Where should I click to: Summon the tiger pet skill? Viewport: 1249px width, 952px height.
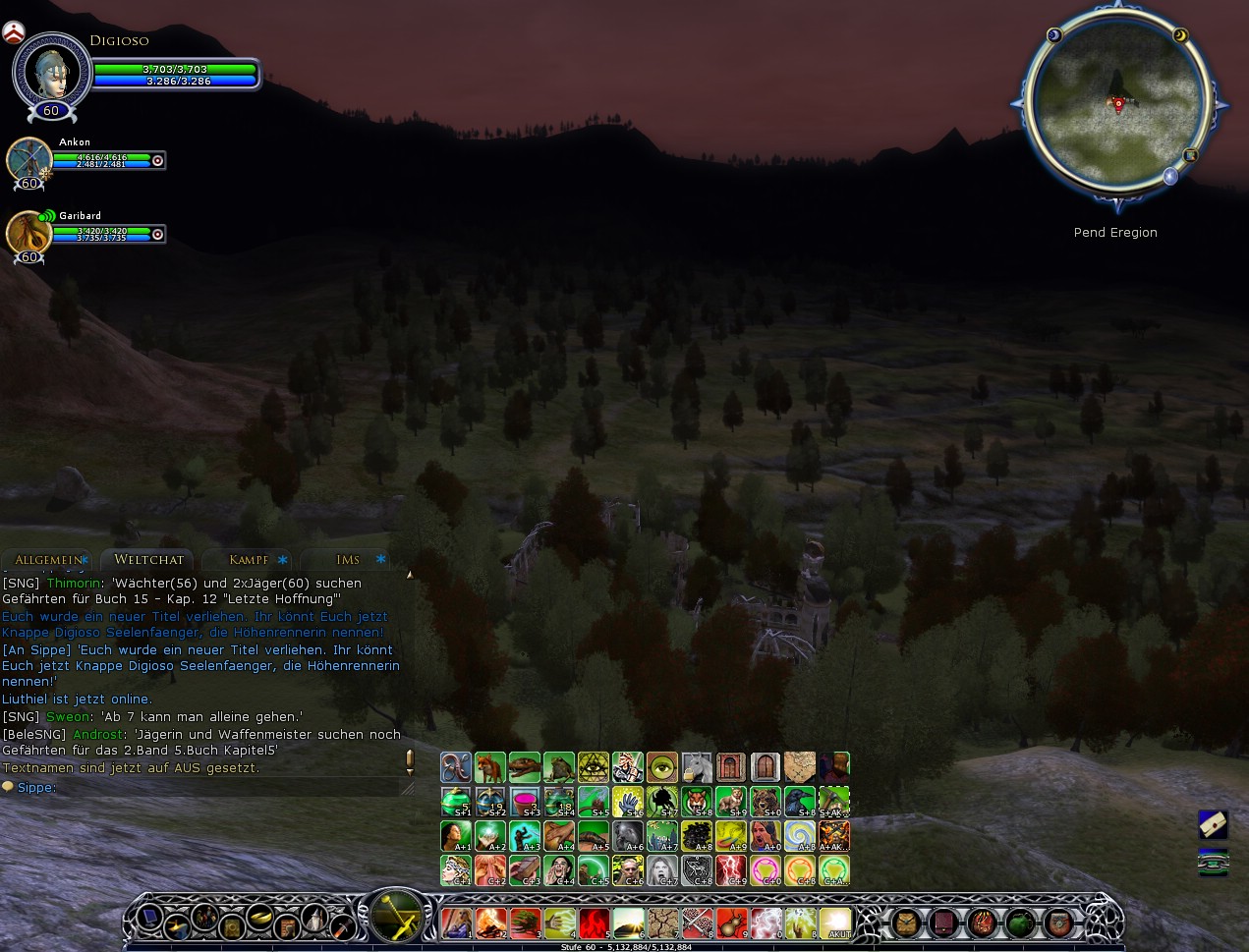click(697, 802)
